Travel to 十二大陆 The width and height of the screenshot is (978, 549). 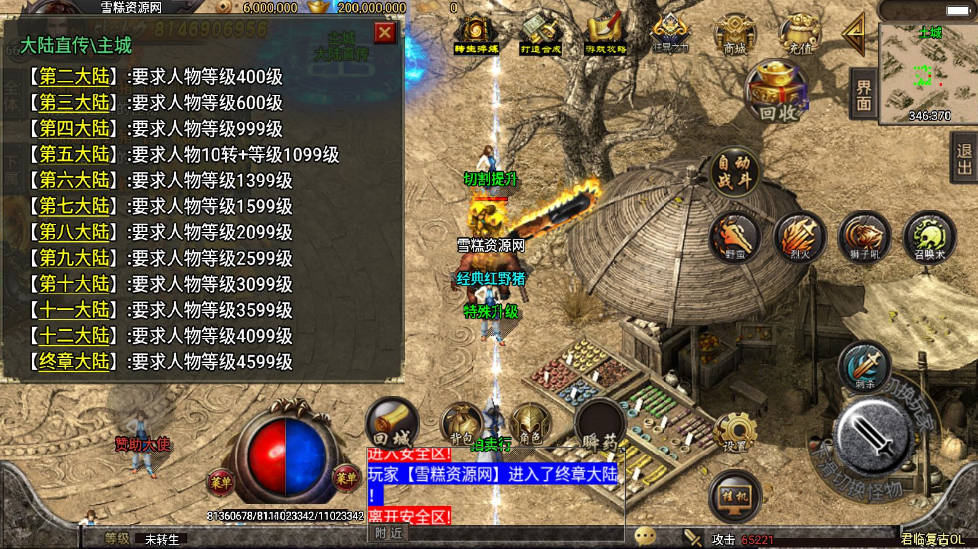(73, 335)
